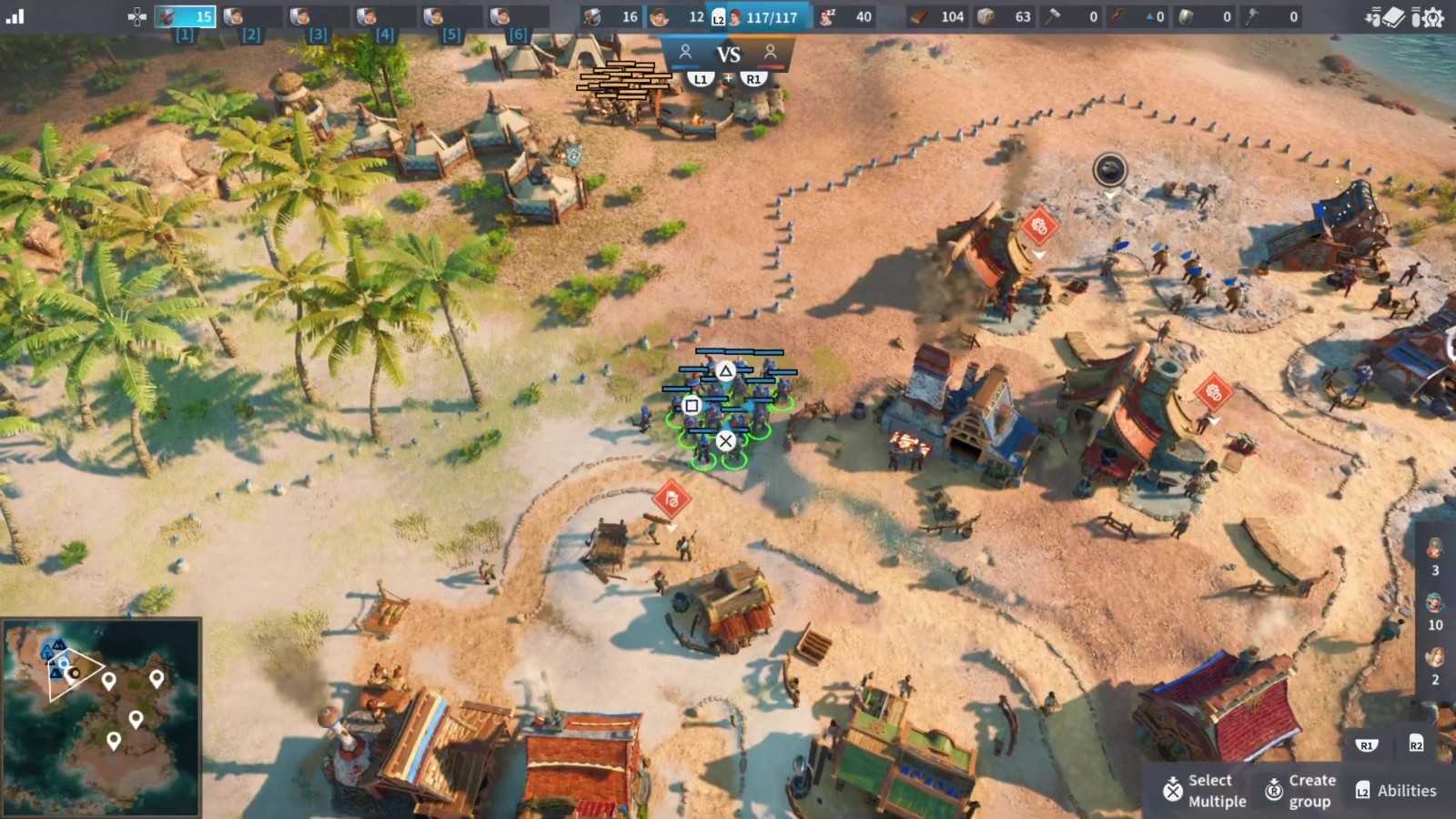This screenshot has height=819, width=1456.
Task: Select control group slot 3
Action: point(318,16)
